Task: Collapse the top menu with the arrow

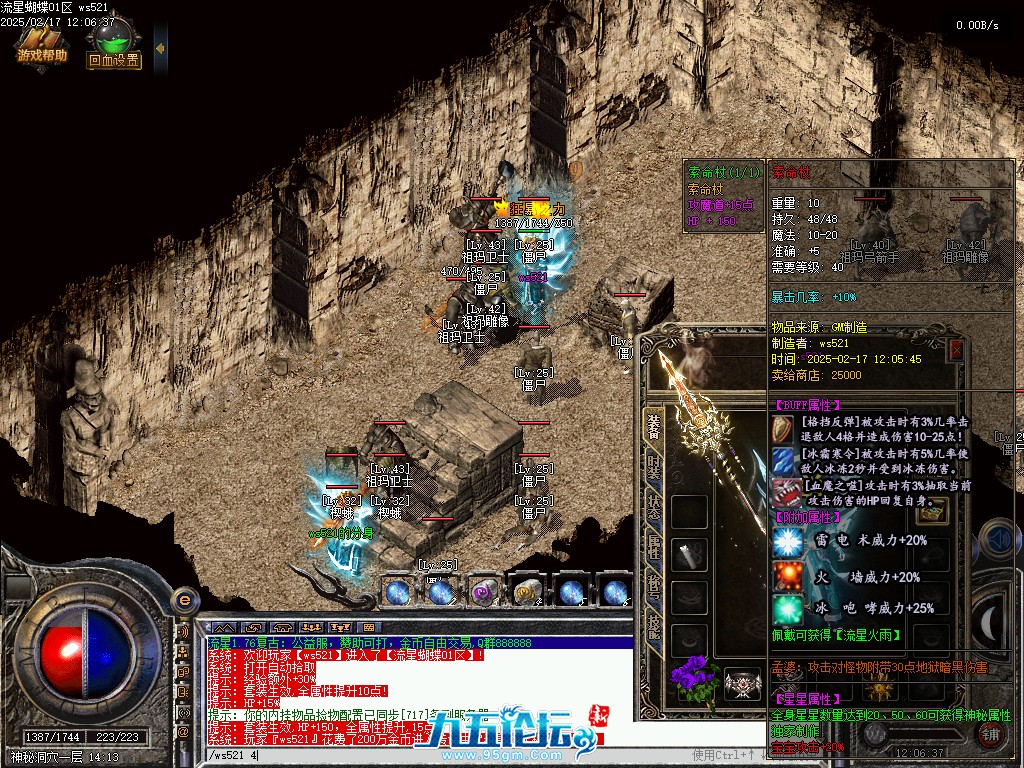Action: (160, 47)
